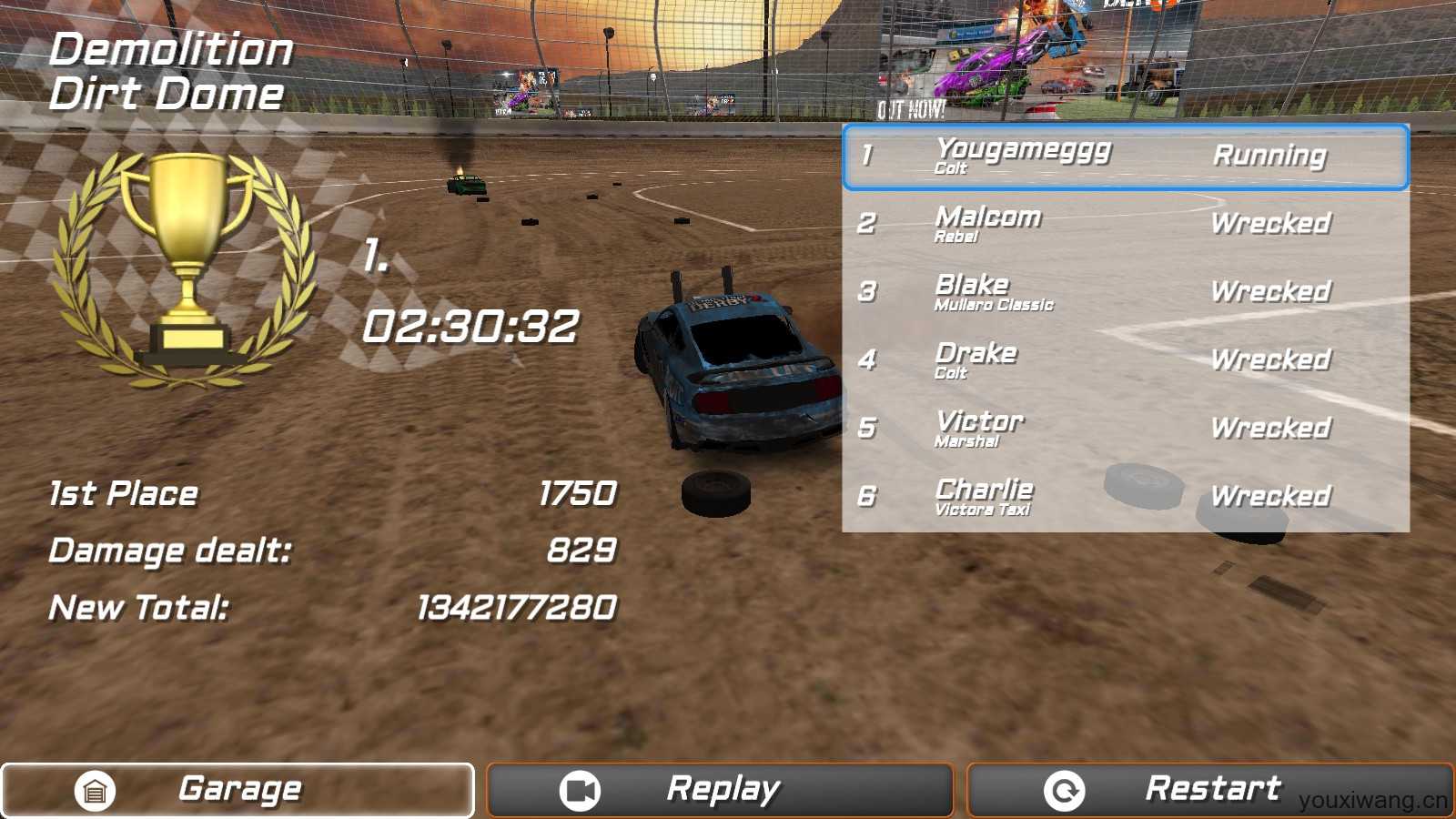Screen dimensions: 1456x819
Task: Select Yougameggg's row in results
Action: [1126, 157]
